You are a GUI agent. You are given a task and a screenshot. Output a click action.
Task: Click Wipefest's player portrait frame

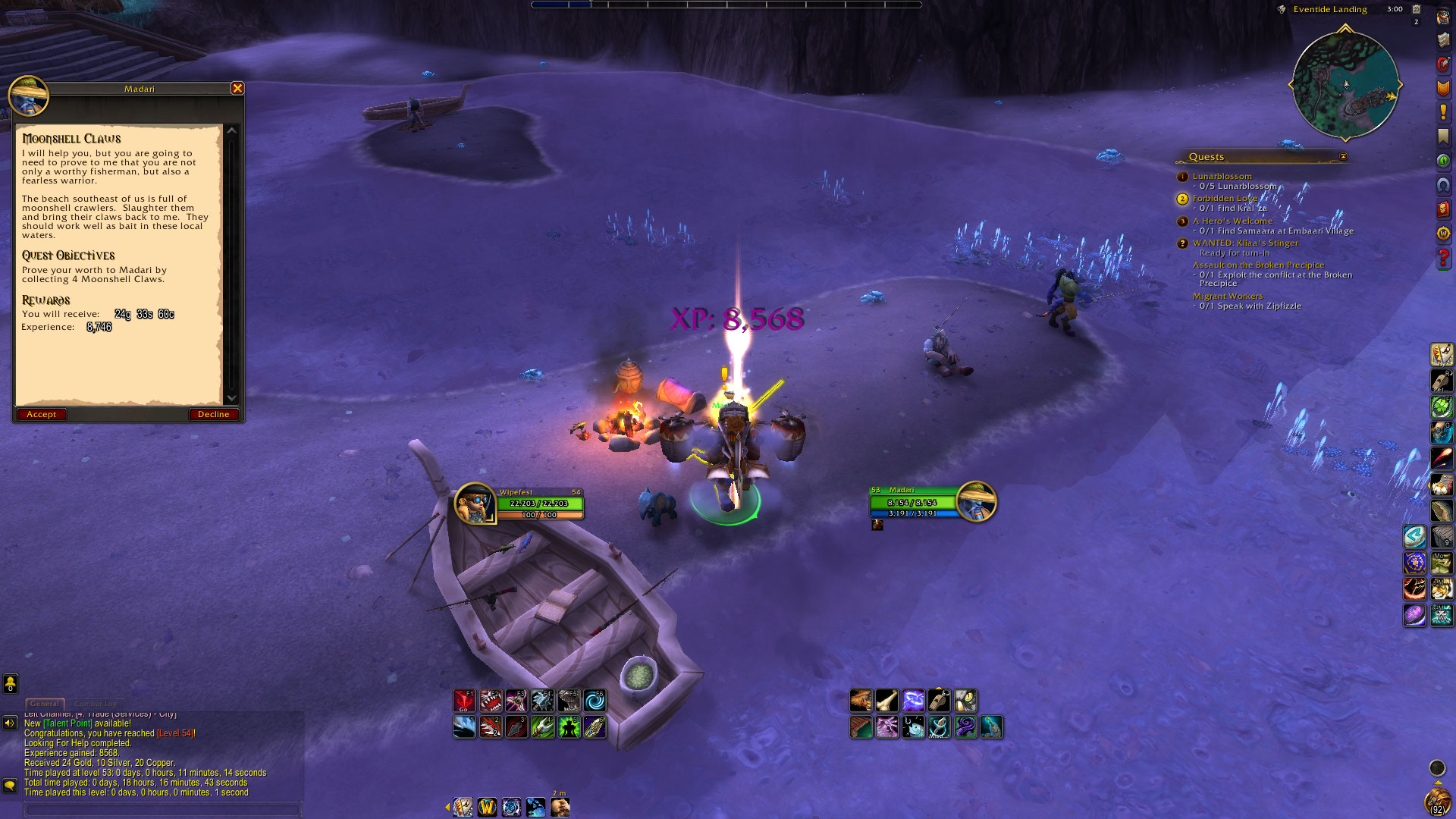tap(475, 503)
